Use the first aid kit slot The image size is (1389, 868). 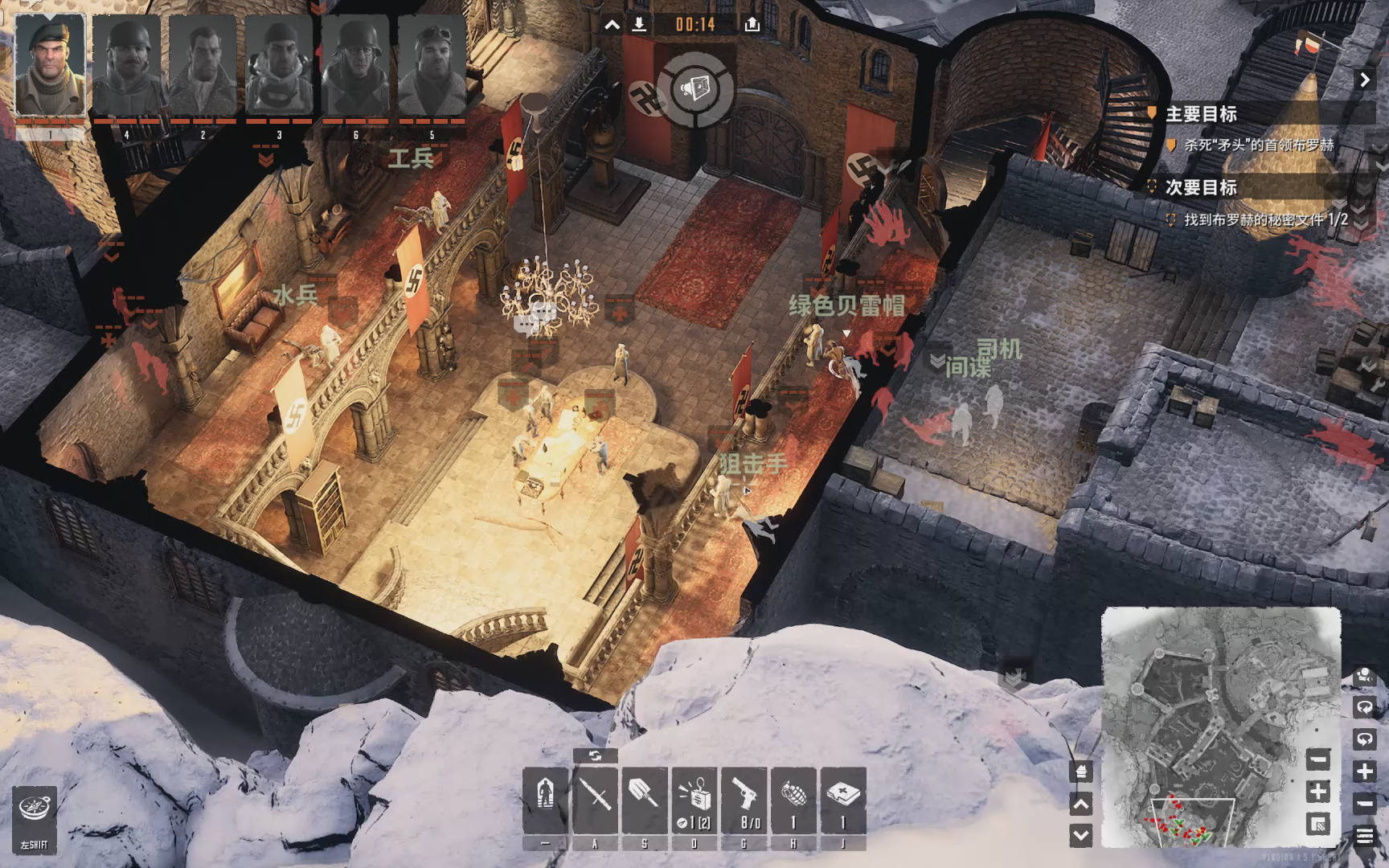click(x=842, y=800)
